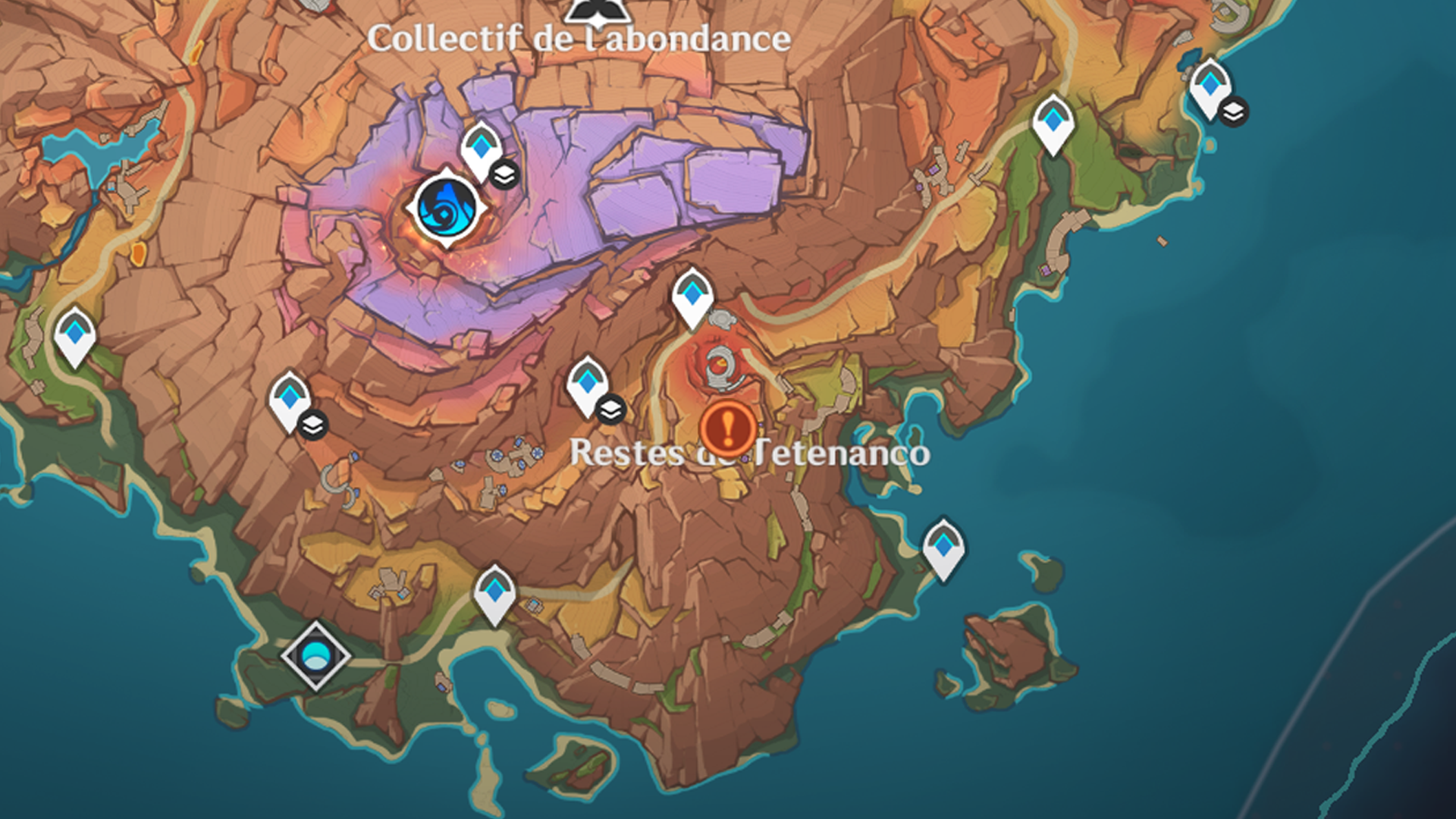Select the waypoint just above the quest marker
1456x819 pixels.
tap(692, 296)
